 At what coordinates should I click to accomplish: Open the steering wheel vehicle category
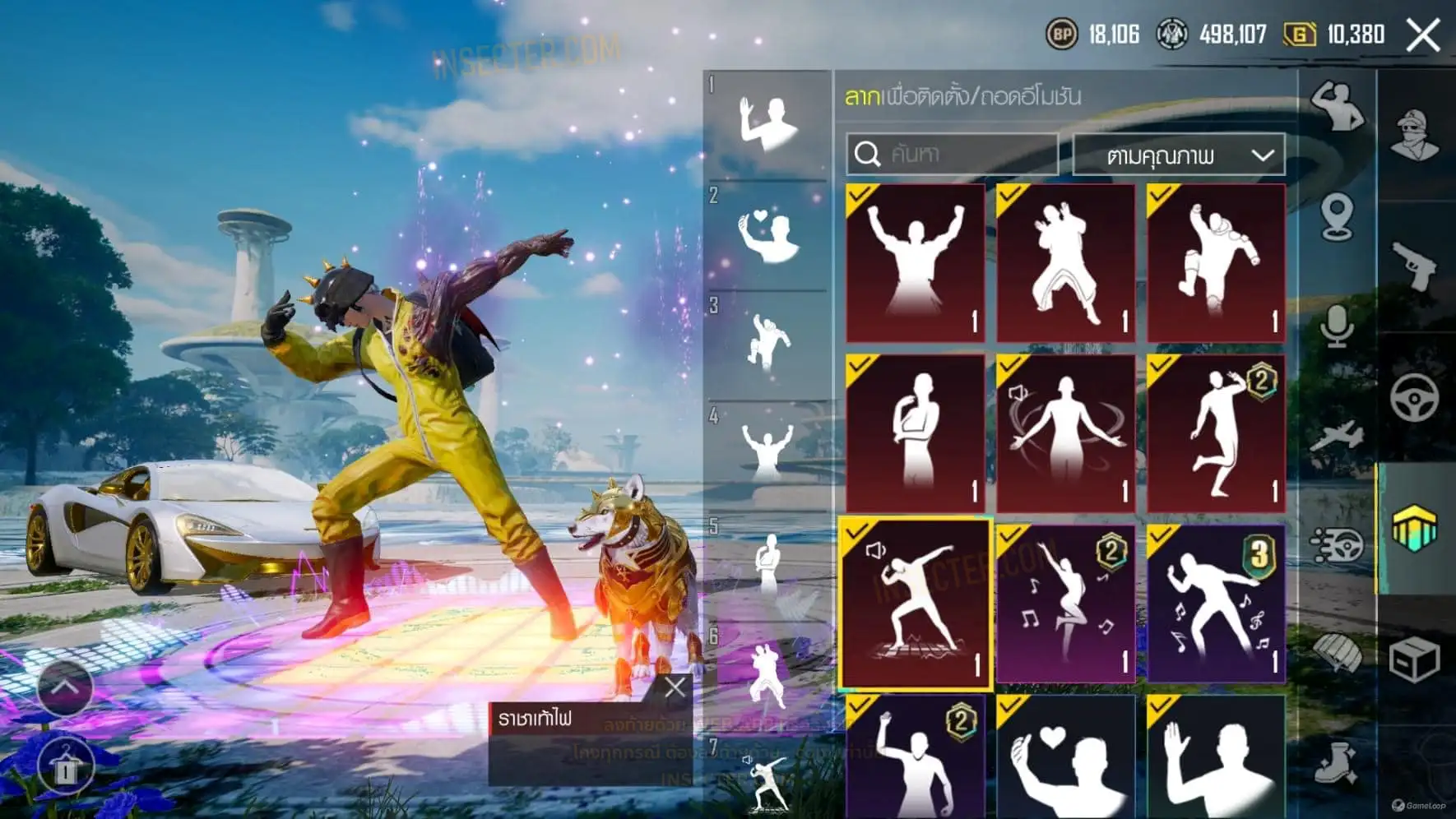[1415, 397]
